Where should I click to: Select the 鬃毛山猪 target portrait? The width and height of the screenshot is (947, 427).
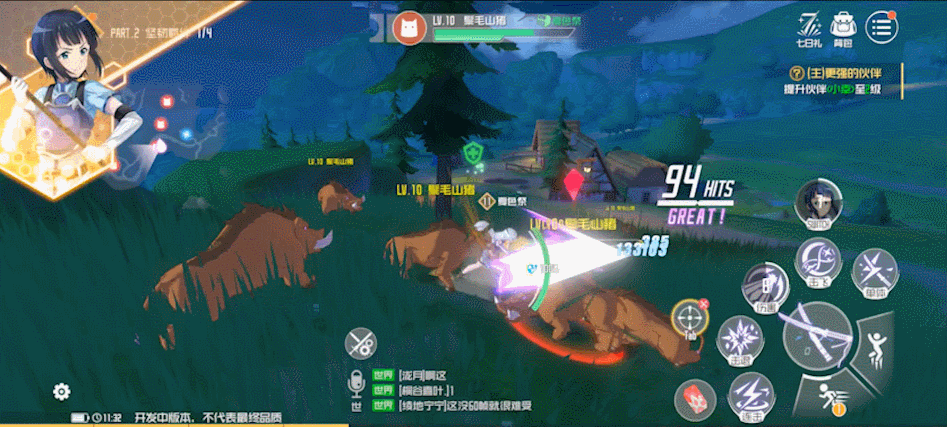point(408,28)
